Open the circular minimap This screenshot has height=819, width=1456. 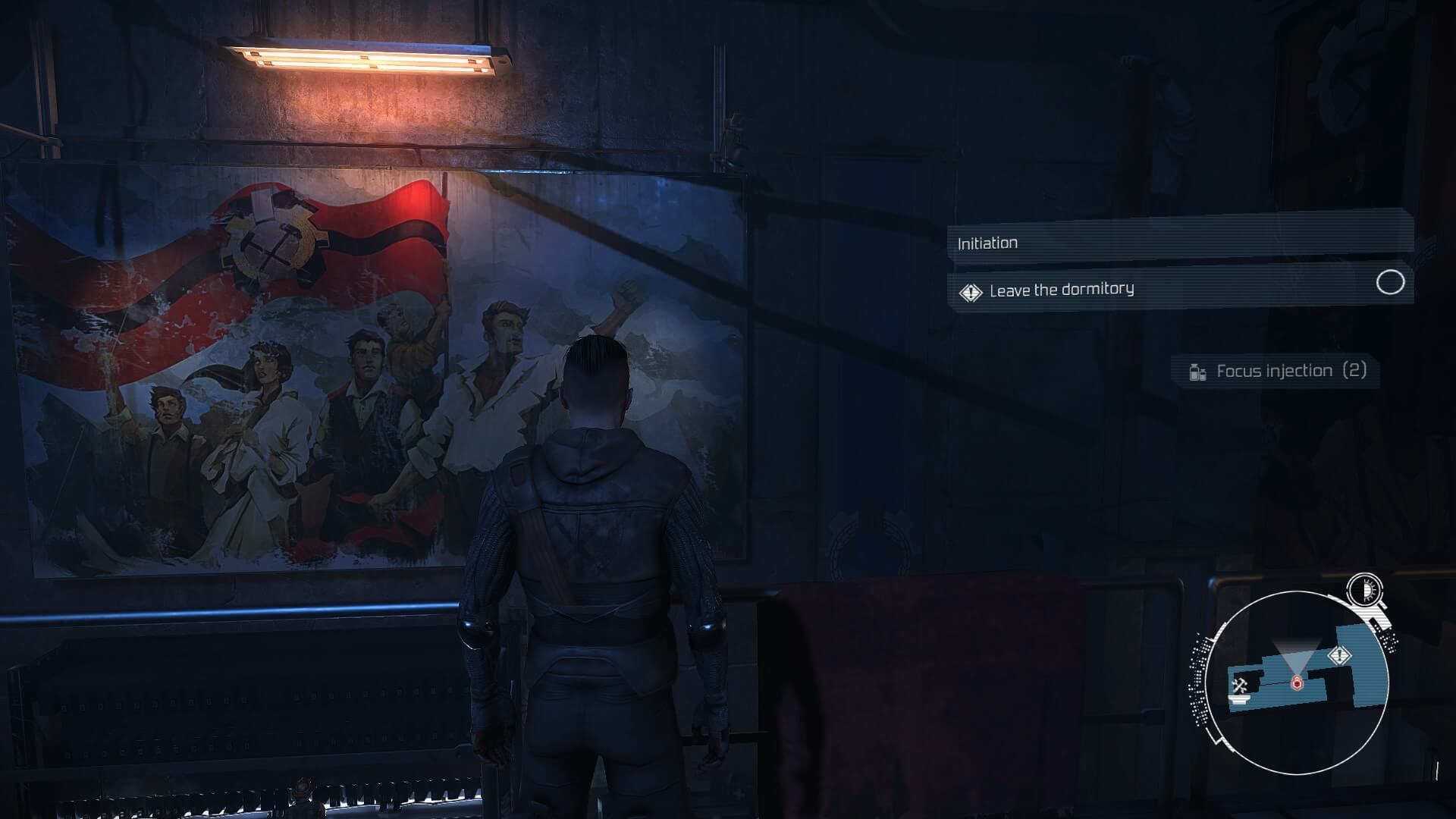[1296, 682]
